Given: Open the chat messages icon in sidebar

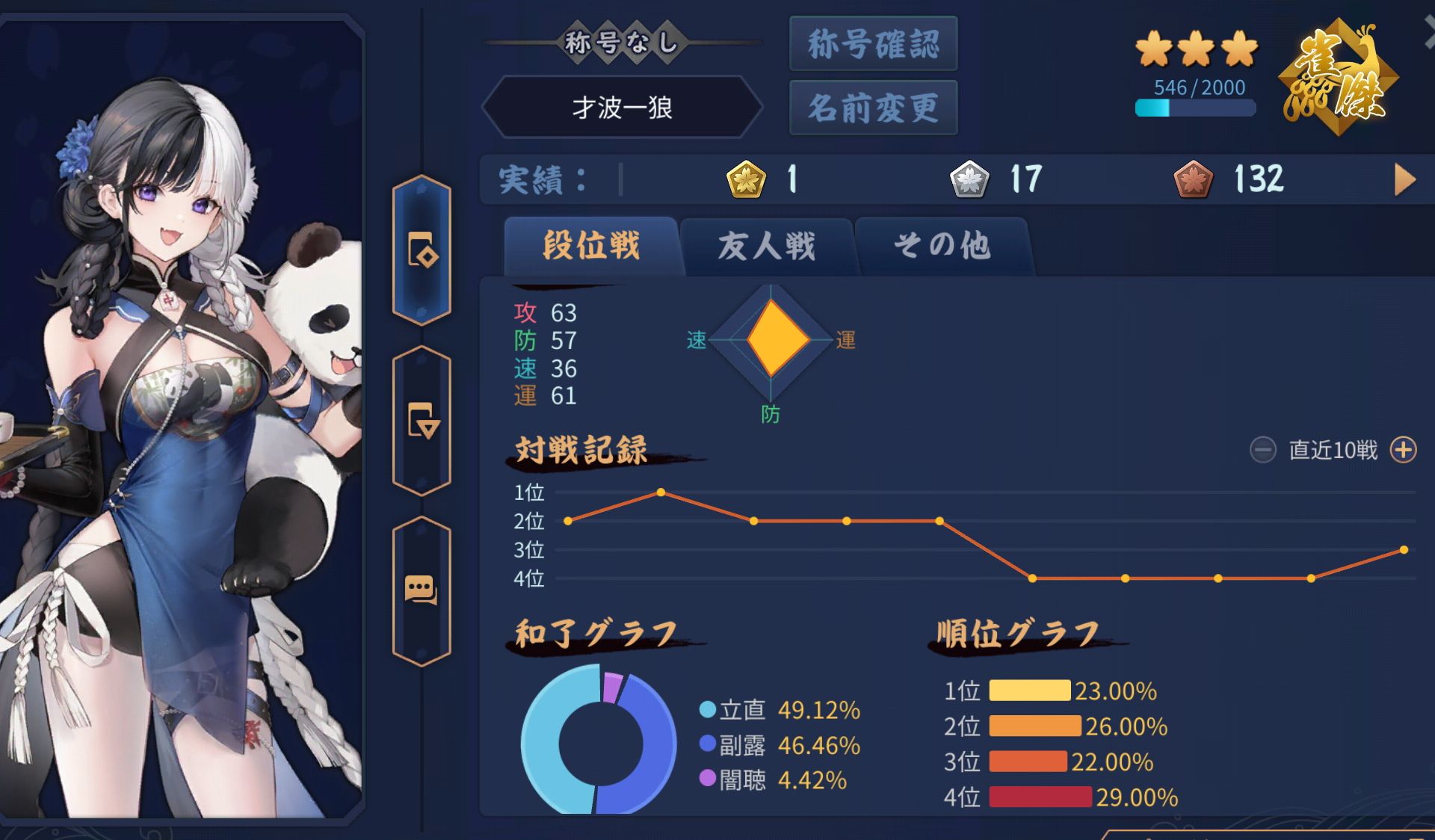Looking at the screenshot, I should point(422,590).
